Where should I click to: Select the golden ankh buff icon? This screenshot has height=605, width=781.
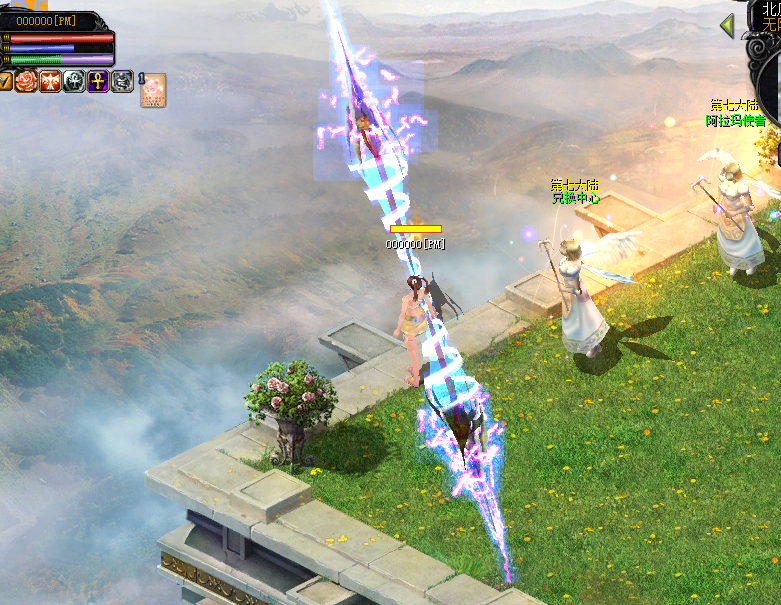tap(99, 81)
